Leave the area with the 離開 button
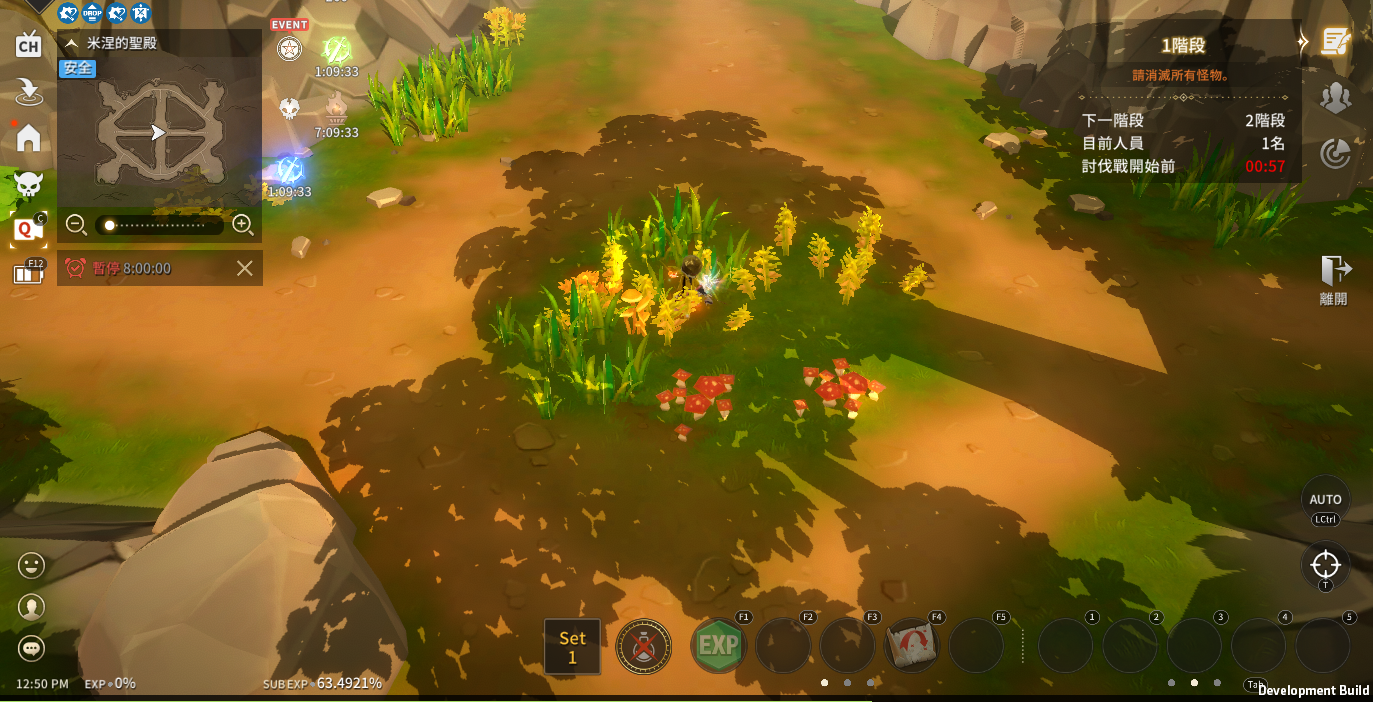 1334,279
